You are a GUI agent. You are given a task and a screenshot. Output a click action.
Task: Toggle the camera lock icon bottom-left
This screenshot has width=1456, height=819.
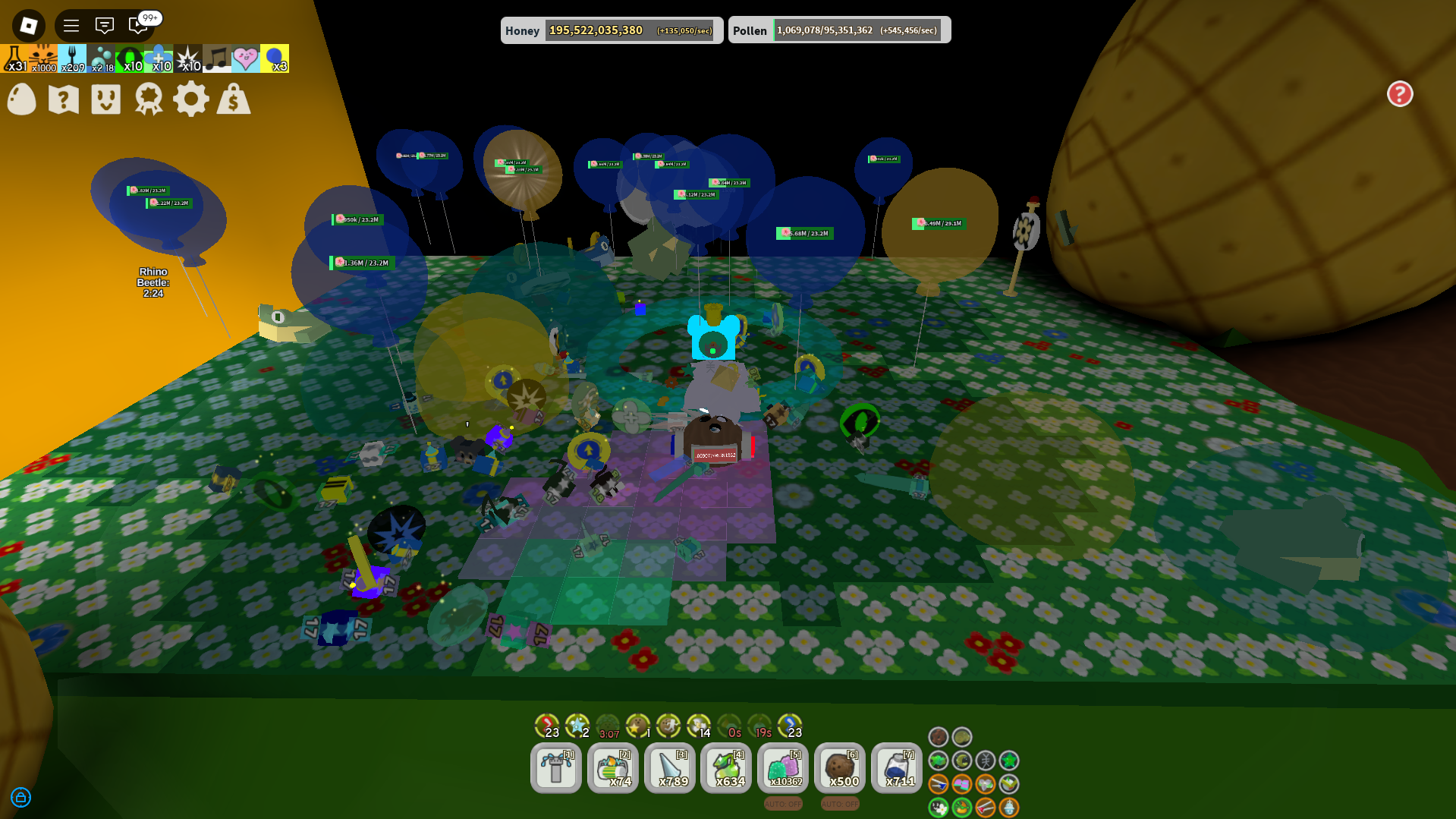tap(21, 798)
